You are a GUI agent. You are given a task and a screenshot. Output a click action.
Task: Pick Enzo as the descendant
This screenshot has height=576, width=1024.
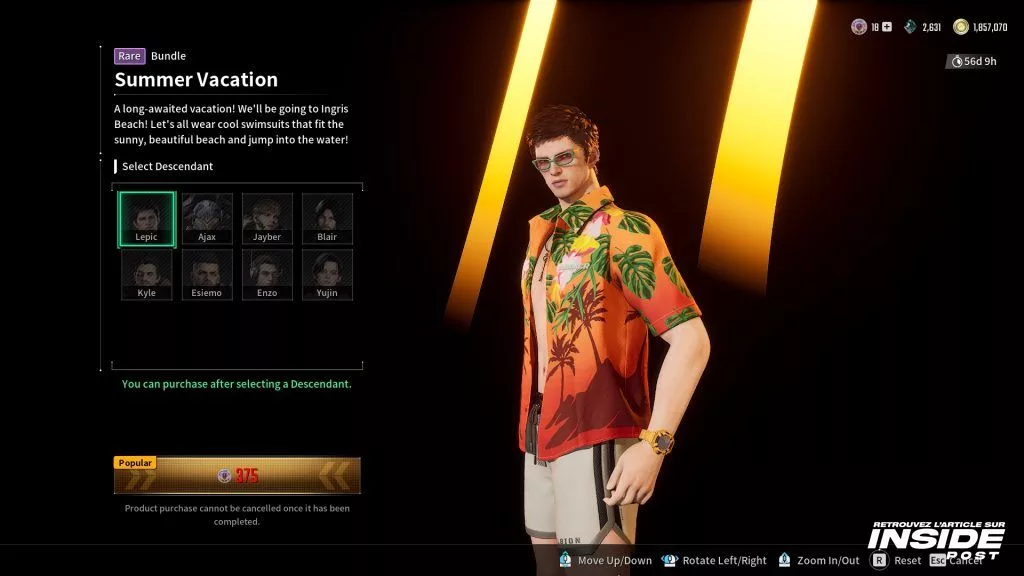[267, 275]
